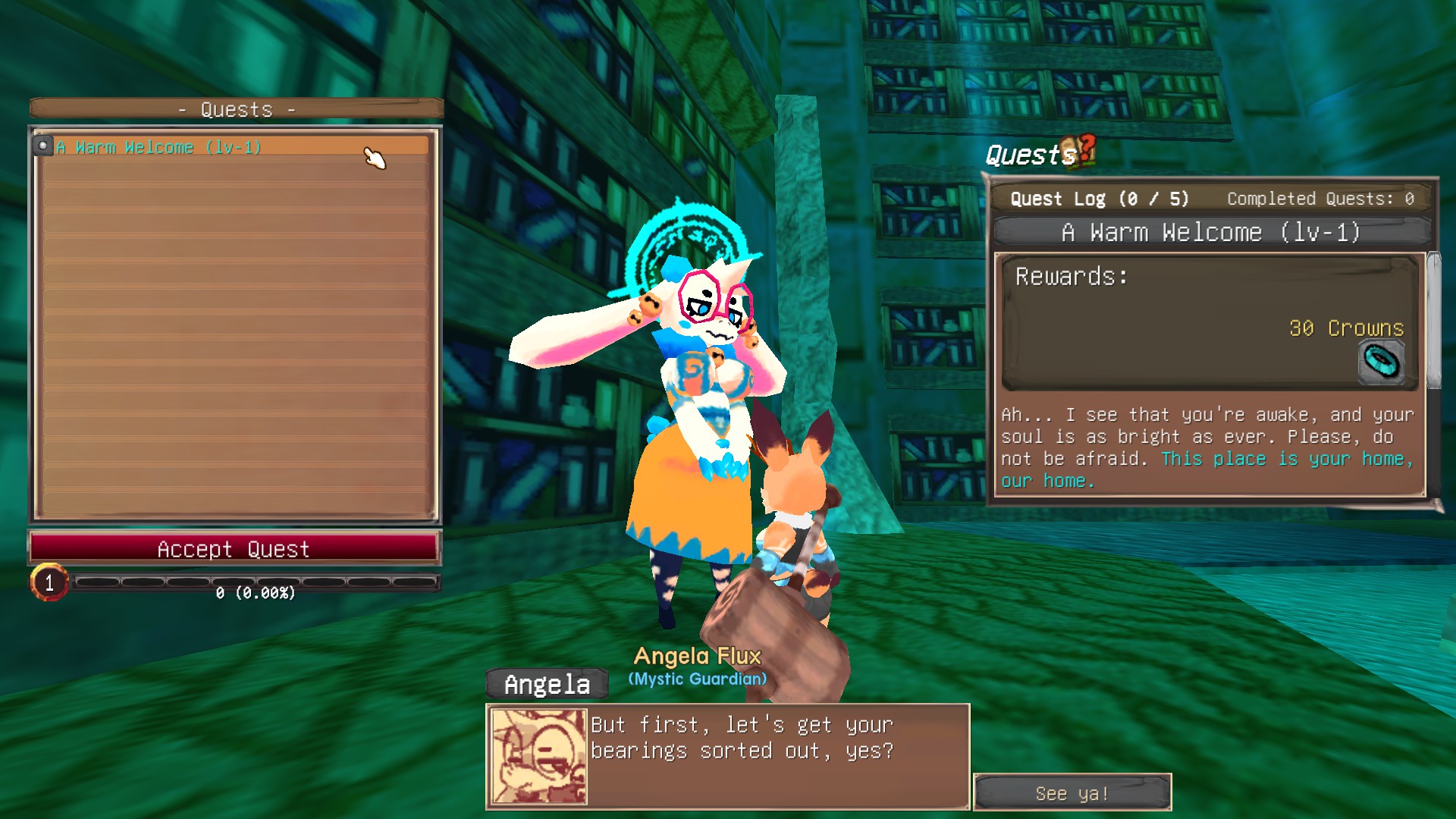
Task: Click the quest description scrollbar
Action: (x=1433, y=322)
